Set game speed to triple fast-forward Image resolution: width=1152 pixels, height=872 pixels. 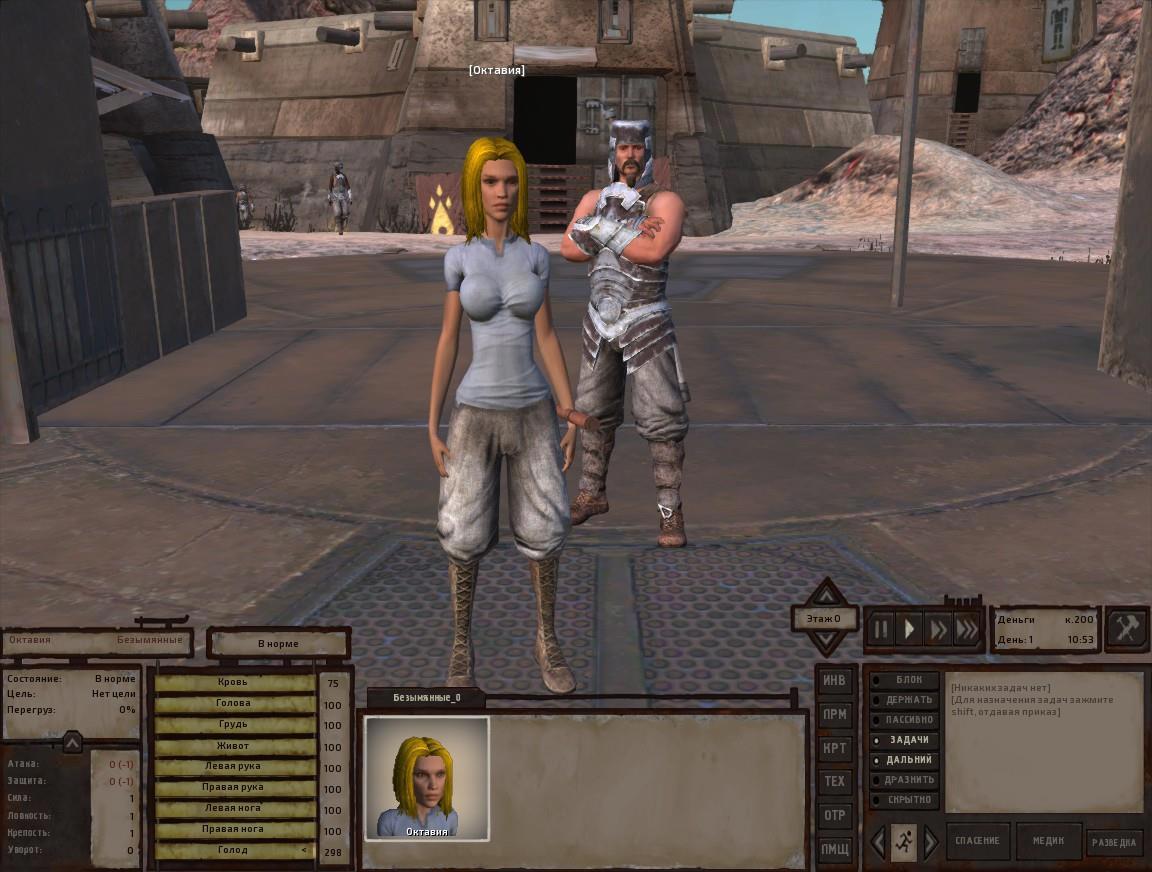[967, 629]
